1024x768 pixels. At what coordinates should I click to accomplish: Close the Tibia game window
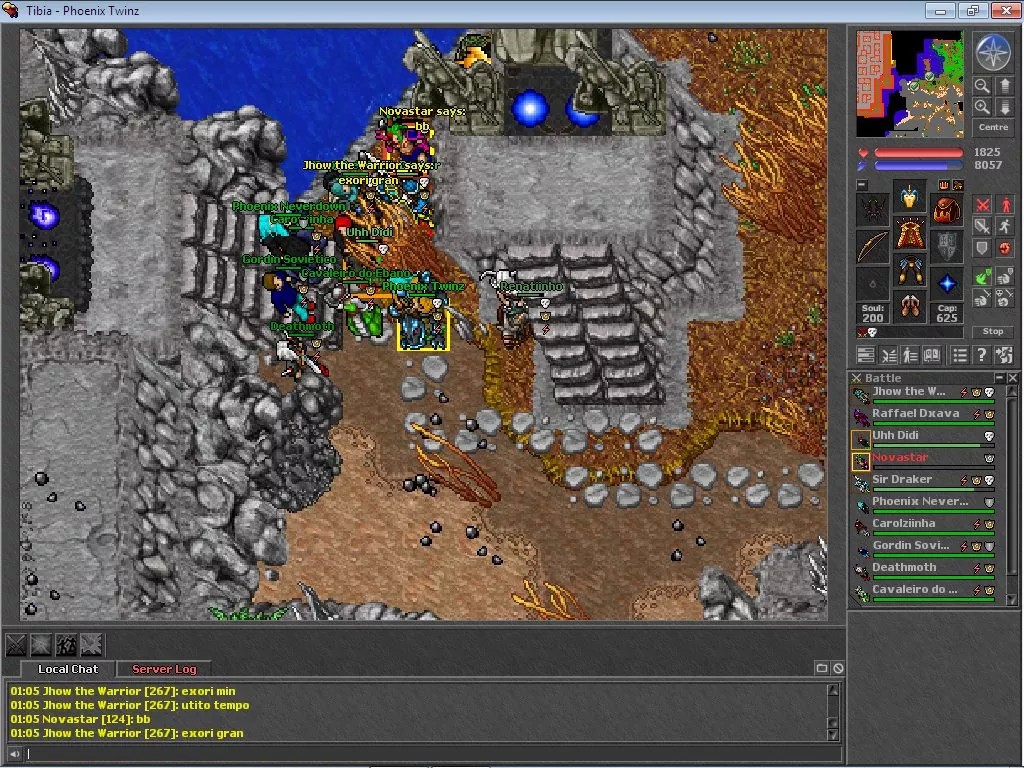(1003, 10)
